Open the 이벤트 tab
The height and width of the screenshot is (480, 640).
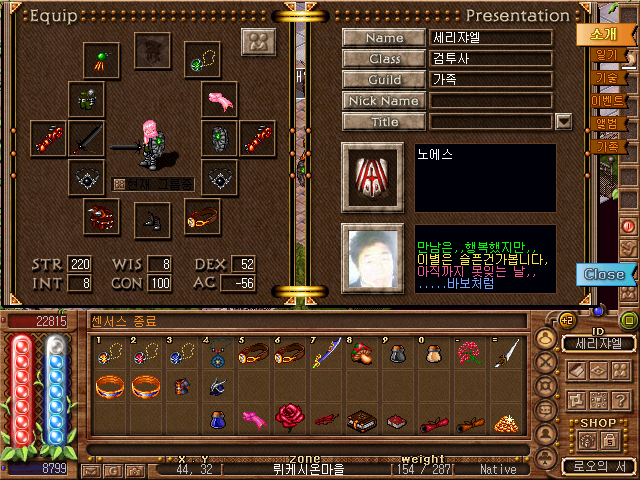click(606, 100)
